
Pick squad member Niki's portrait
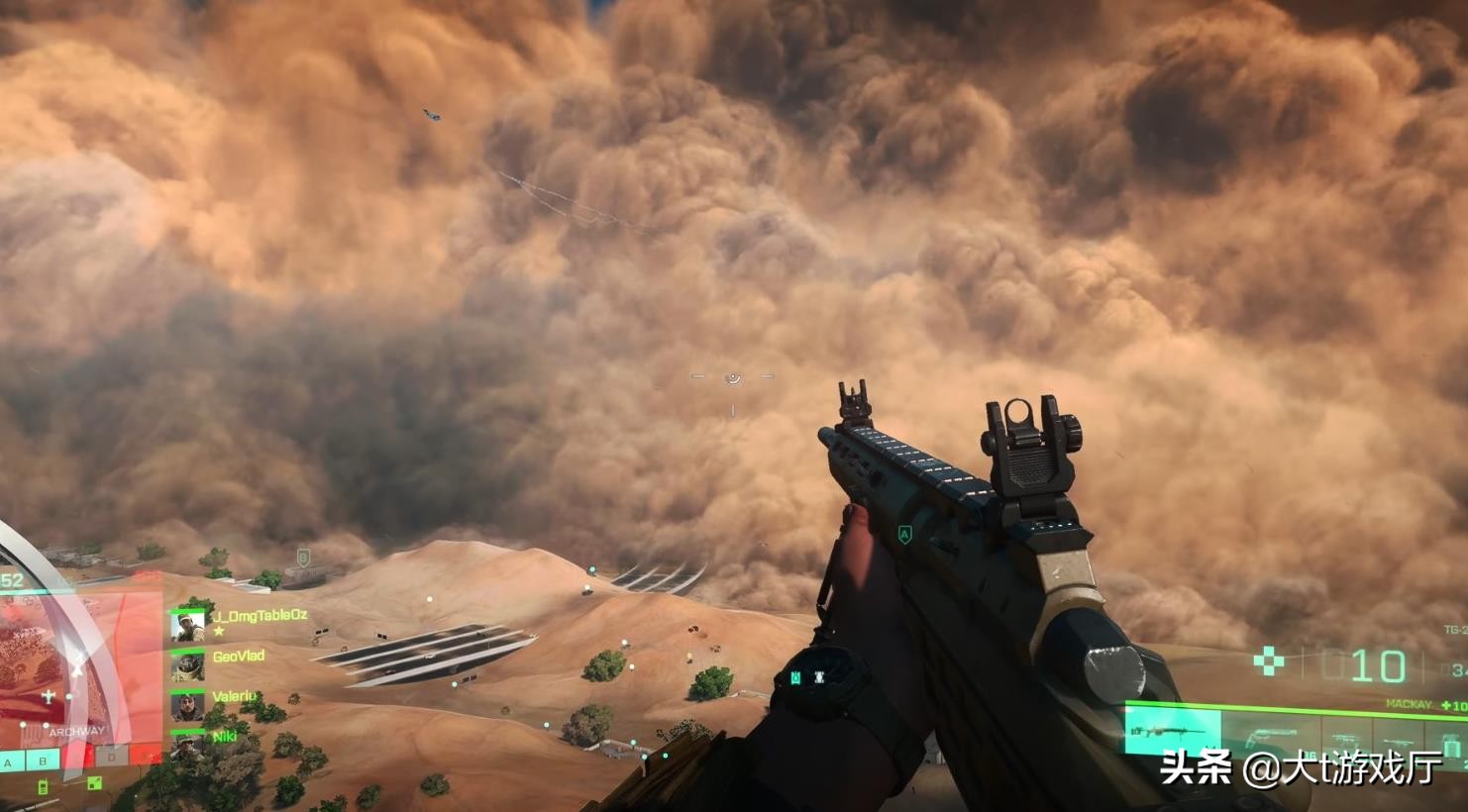pyautogui.click(x=187, y=746)
